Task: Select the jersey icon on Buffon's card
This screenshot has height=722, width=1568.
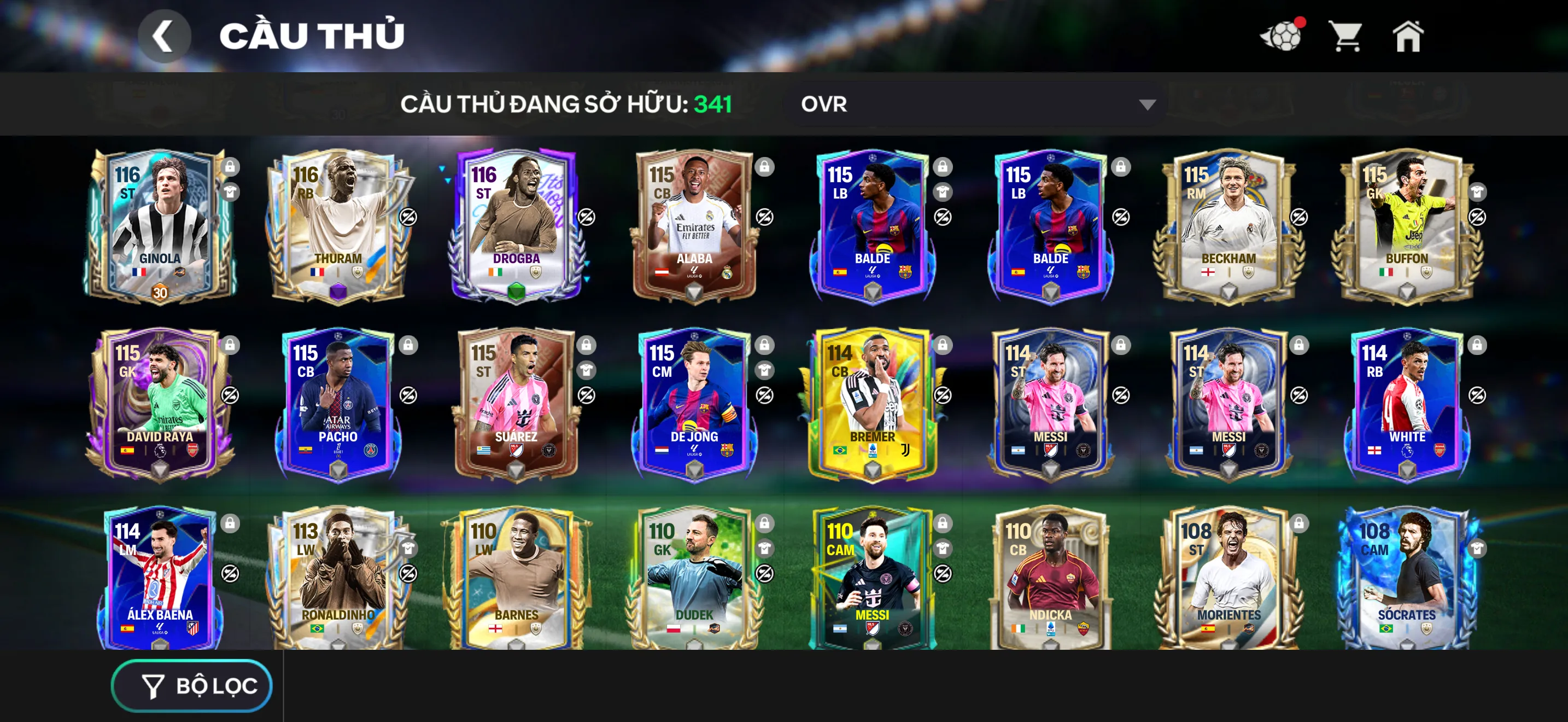Action: [x=1477, y=194]
